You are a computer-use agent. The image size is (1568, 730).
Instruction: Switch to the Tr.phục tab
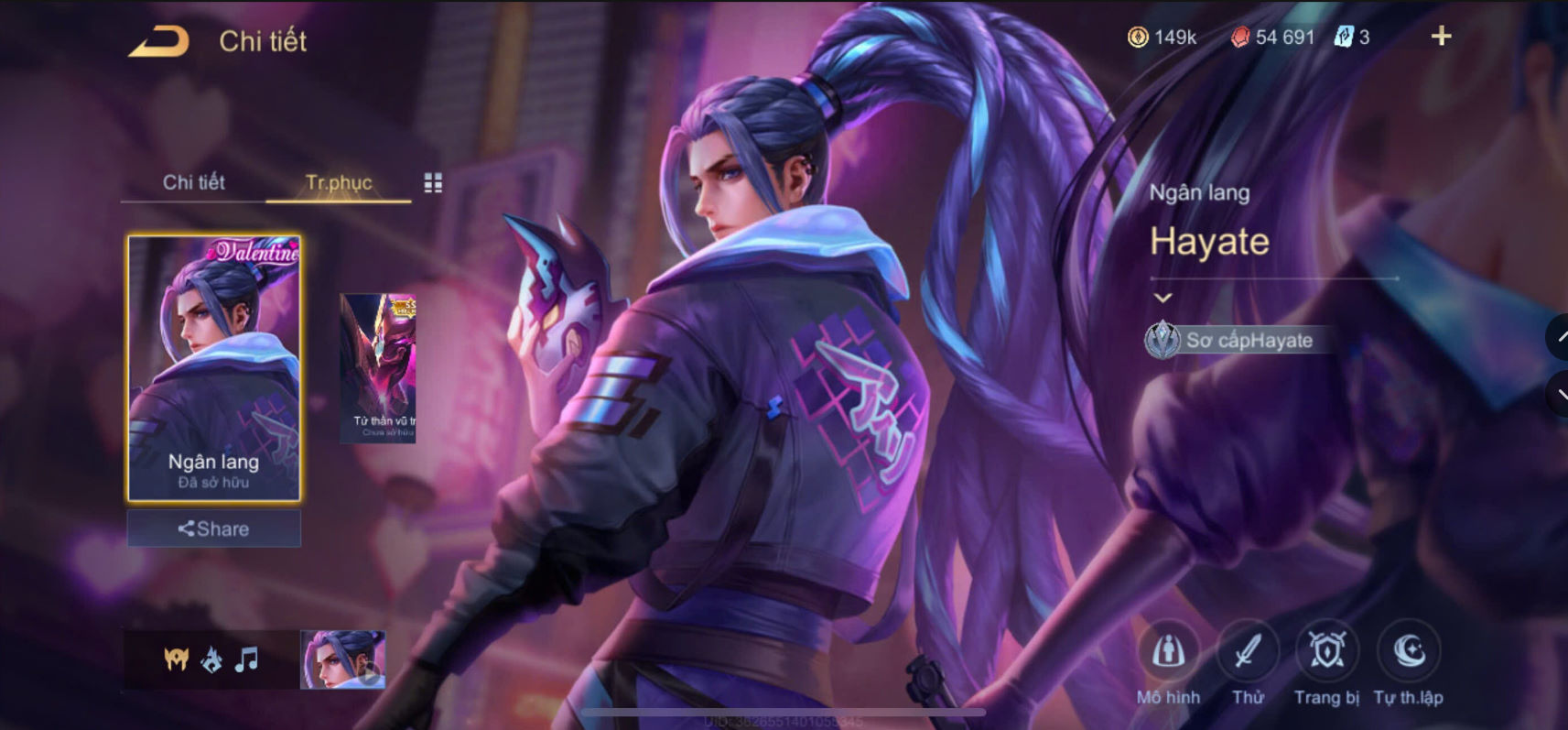(338, 182)
